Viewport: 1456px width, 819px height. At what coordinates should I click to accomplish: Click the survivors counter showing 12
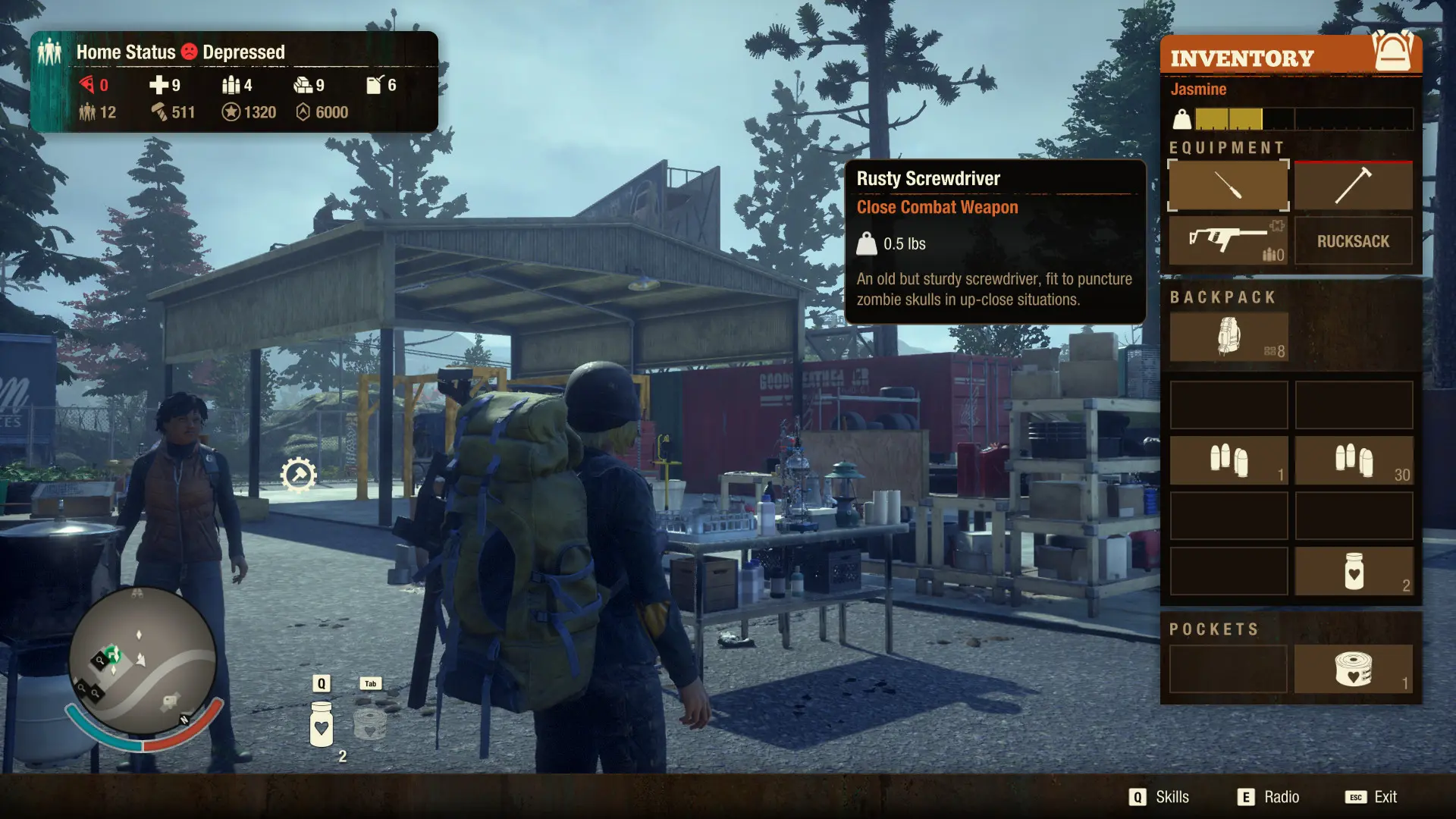click(x=99, y=112)
